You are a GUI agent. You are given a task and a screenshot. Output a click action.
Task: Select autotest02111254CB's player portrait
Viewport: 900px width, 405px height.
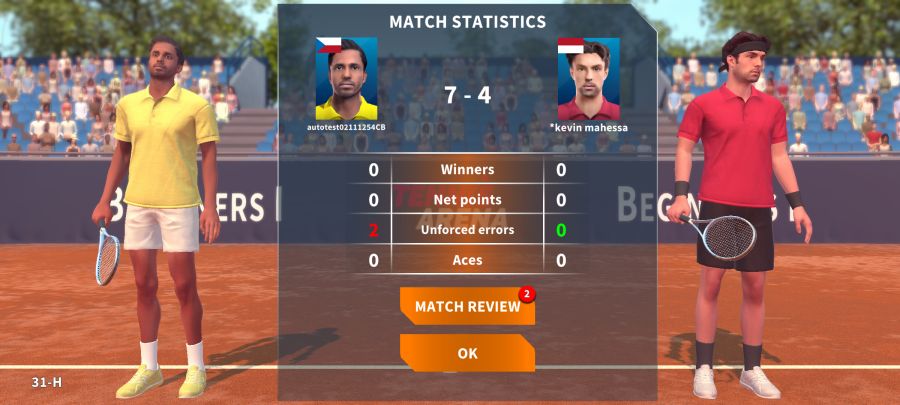coord(346,80)
